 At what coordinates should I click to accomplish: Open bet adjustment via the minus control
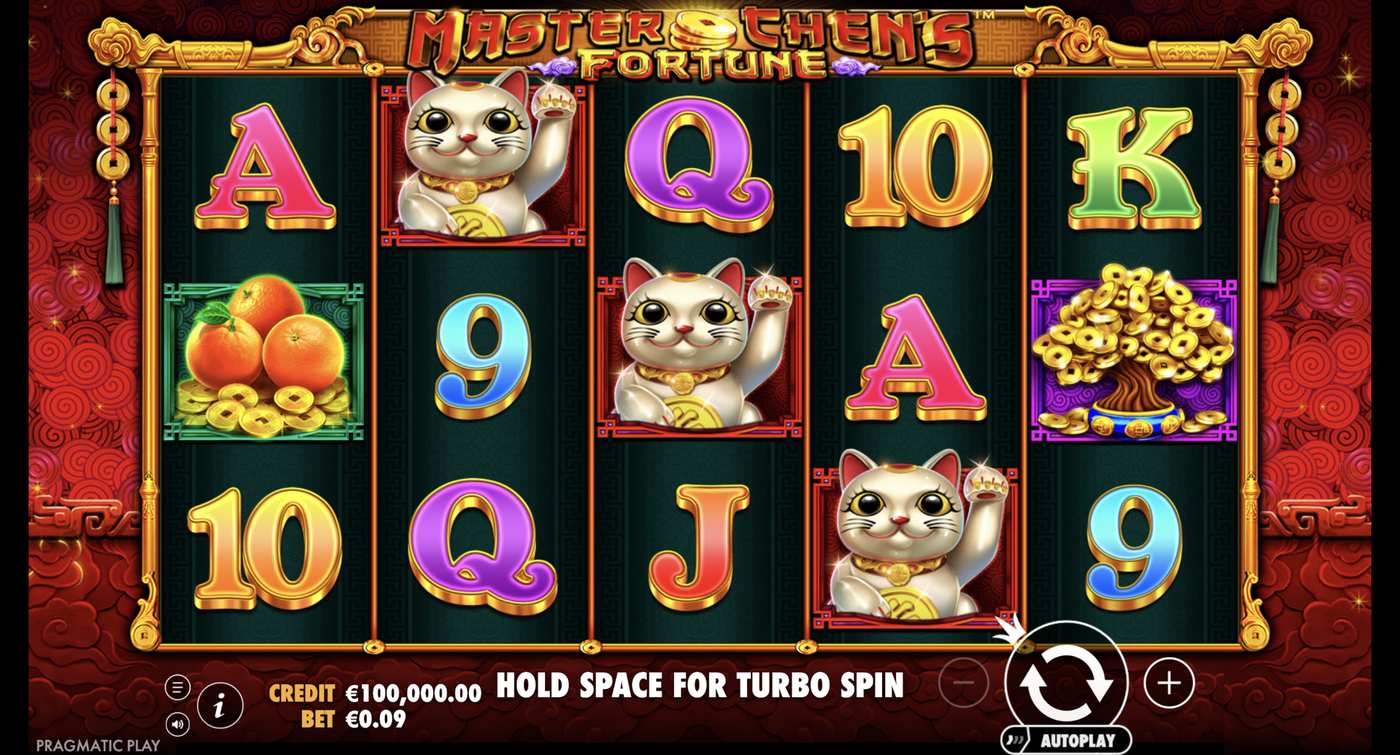click(x=961, y=683)
